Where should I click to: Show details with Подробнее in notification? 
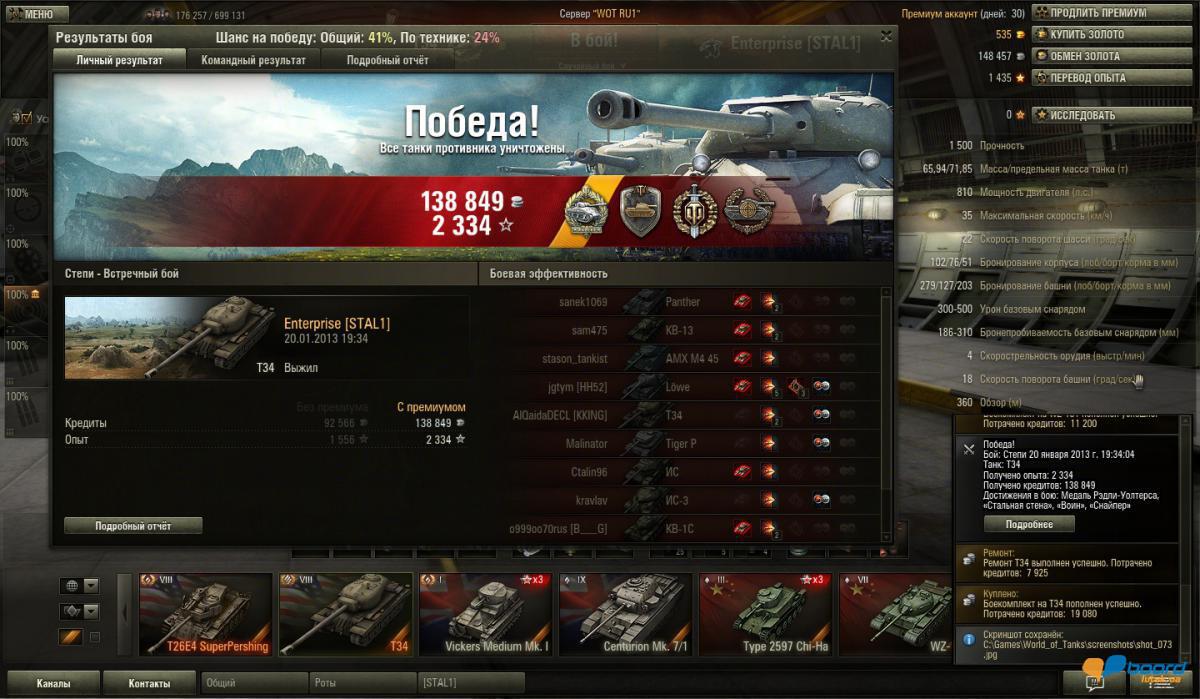(1029, 524)
